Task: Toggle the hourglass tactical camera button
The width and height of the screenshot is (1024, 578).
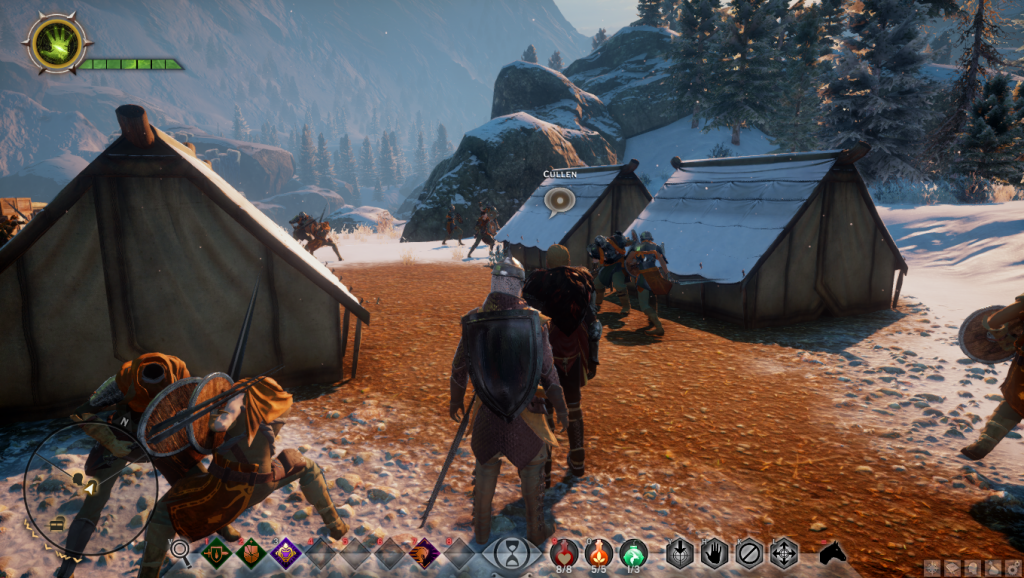Action: (x=512, y=553)
